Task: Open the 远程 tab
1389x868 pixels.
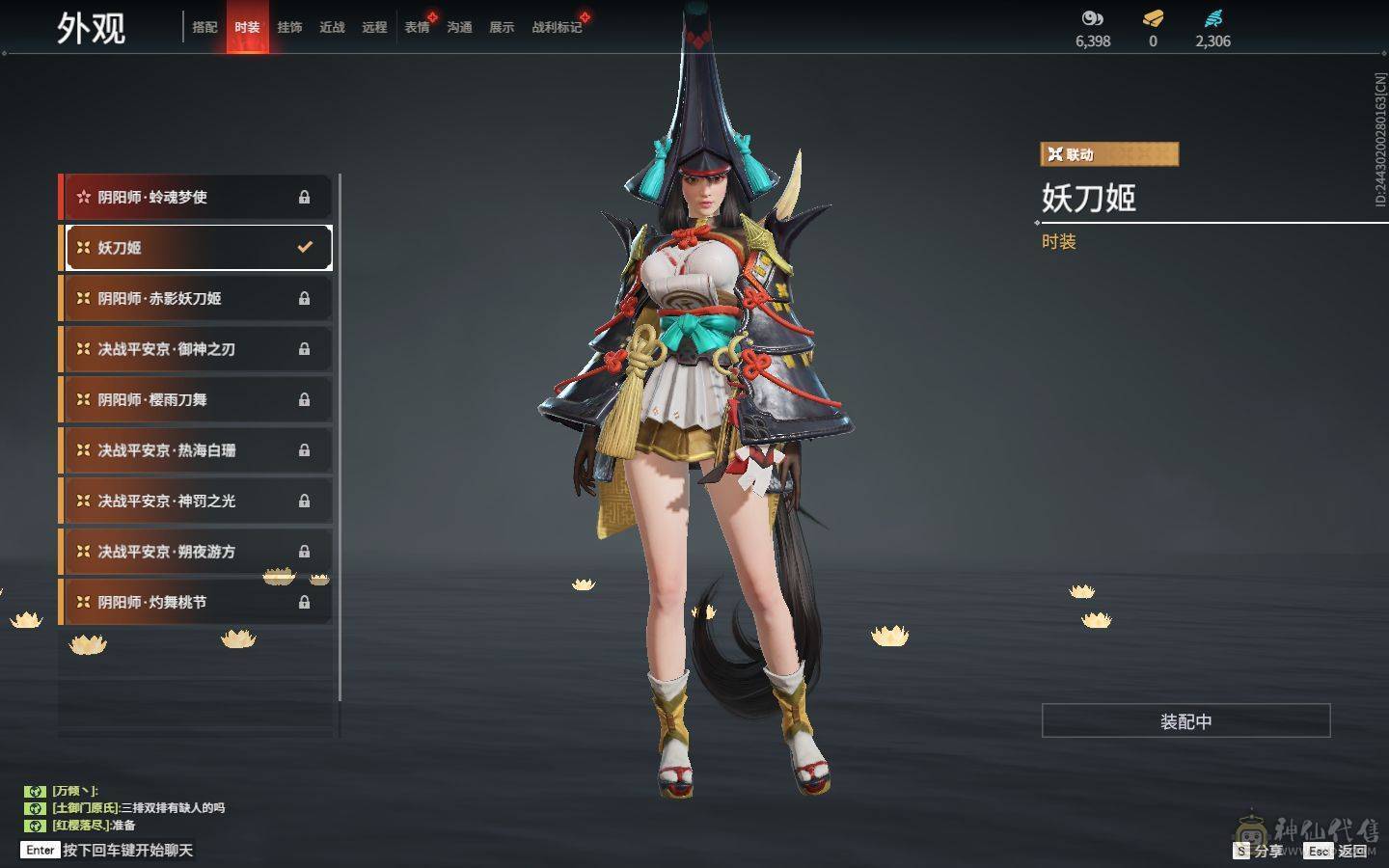Action: pos(374,27)
